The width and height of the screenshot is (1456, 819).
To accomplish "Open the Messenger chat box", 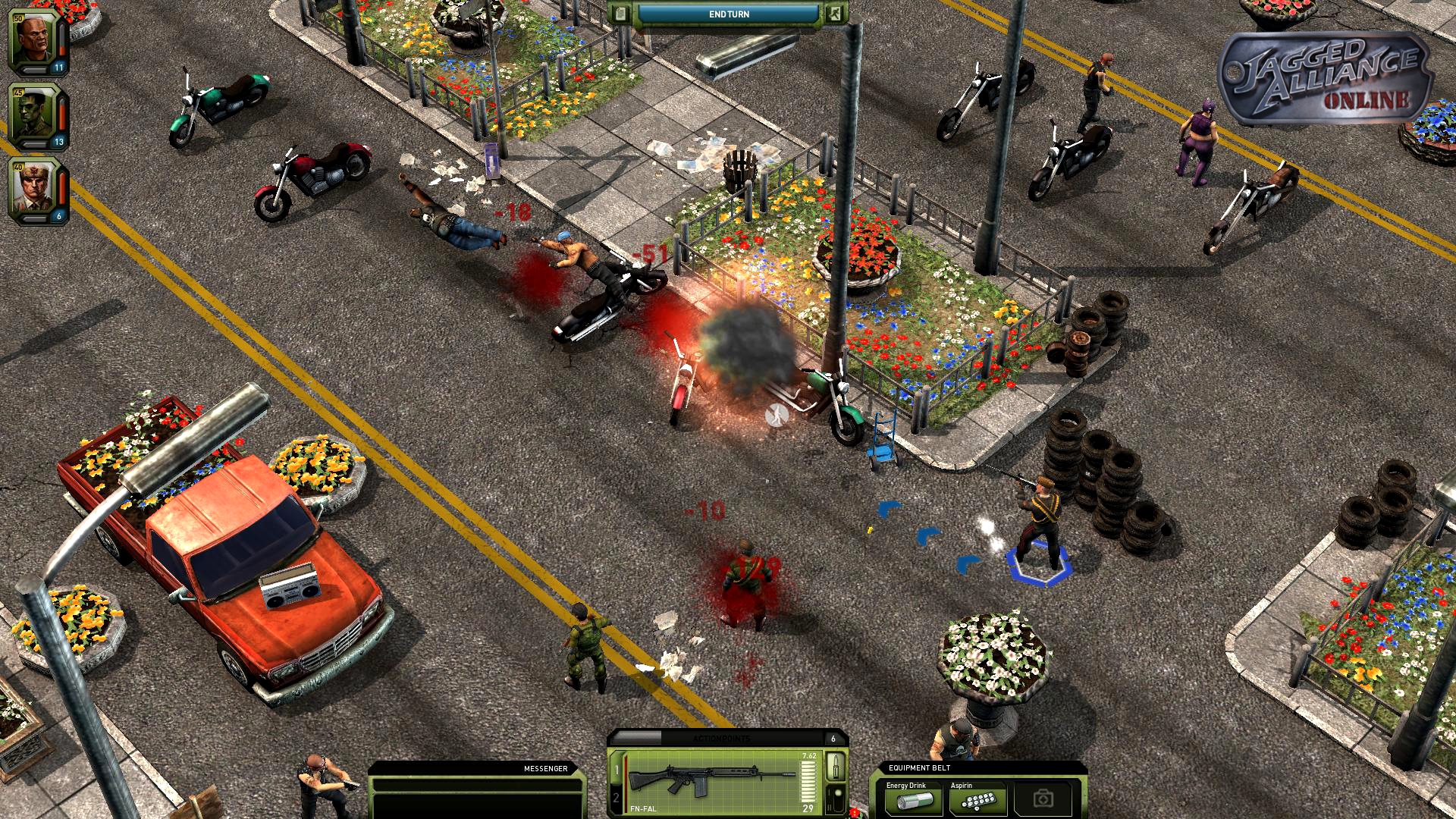I will point(476,793).
